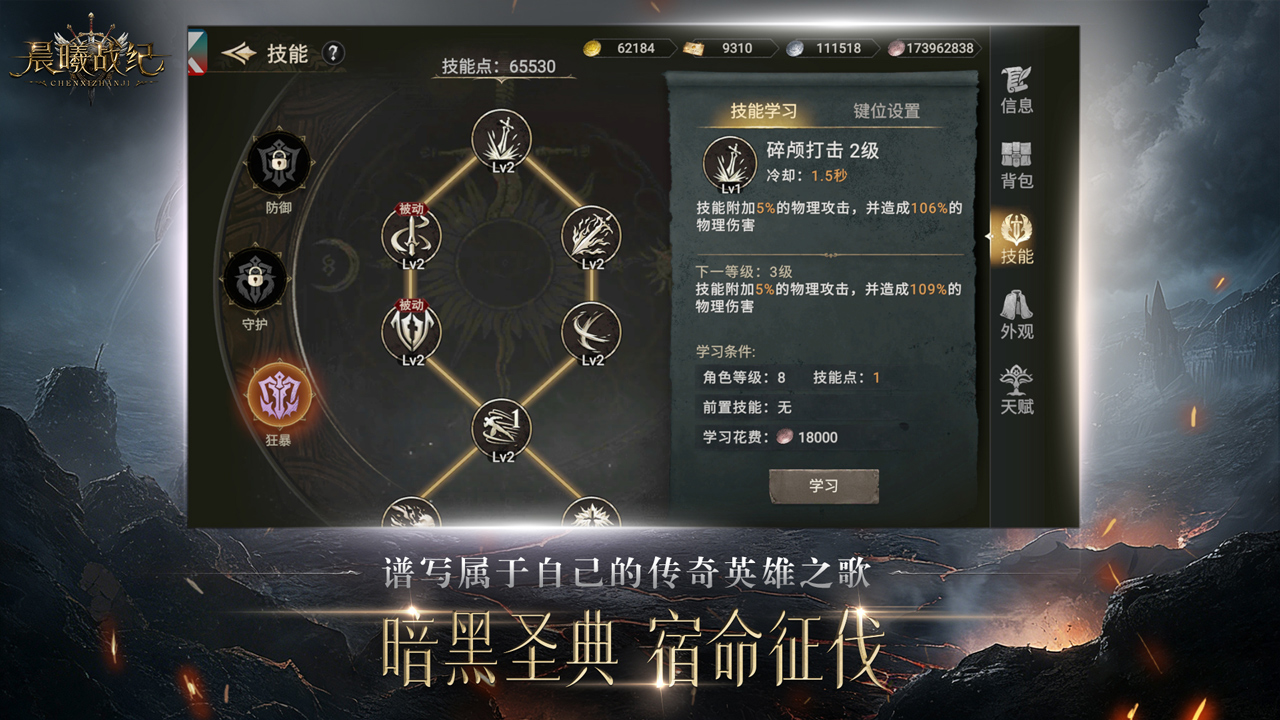
Task: Open the question mark help icon
Action: [333, 53]
